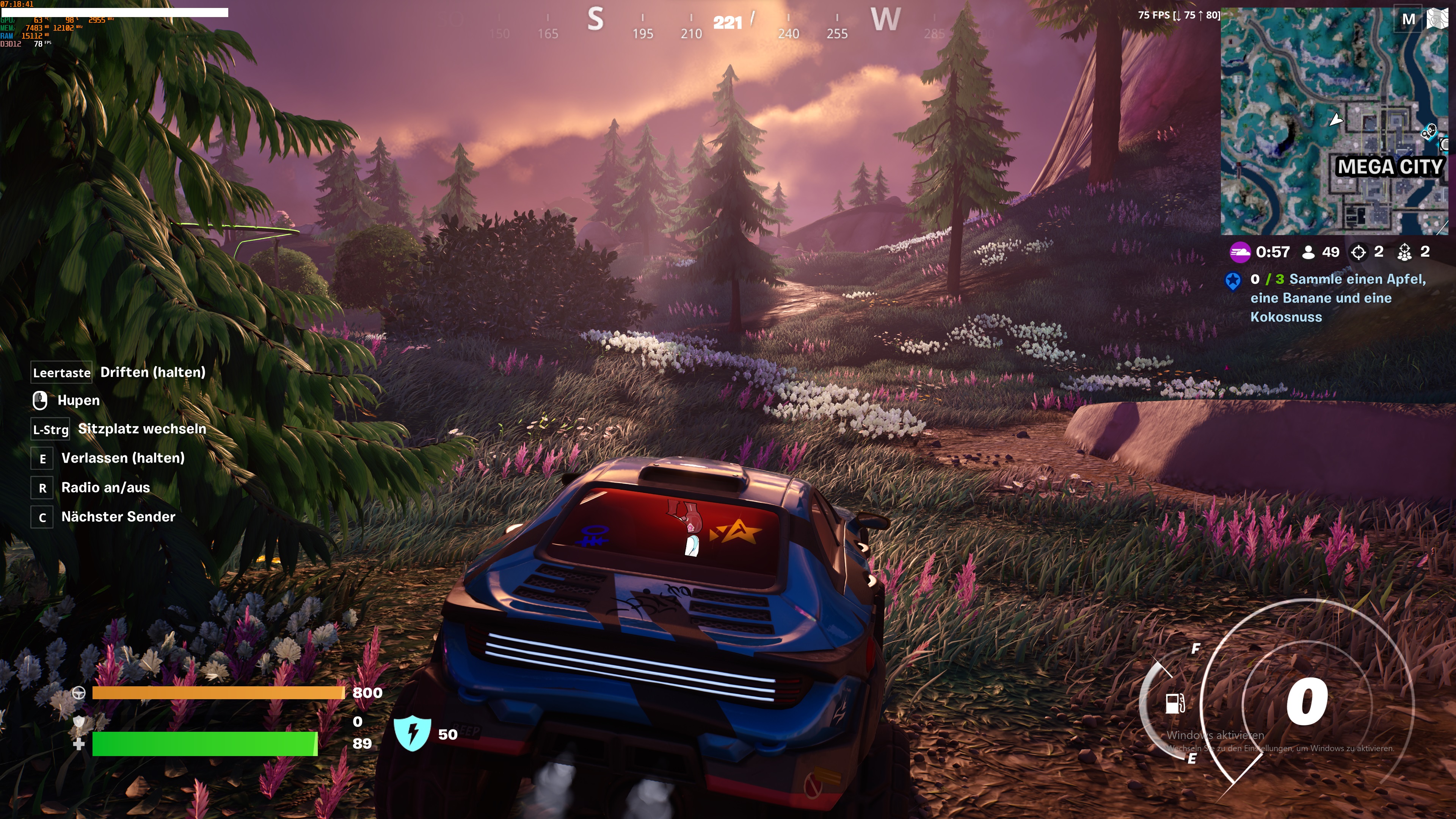The height and width of the screenshot is (819, 1456).
Task: Click the white player arrow on the minimap
Action: tap(1335, 120)
